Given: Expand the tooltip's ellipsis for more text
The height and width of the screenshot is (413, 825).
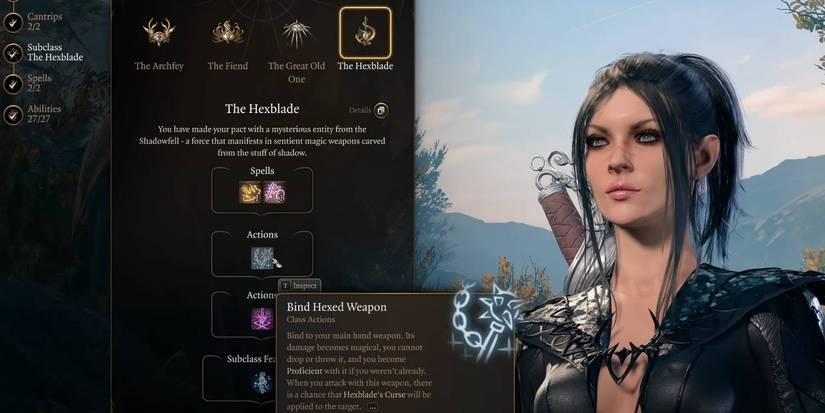Looking at the screenshot, I should (373, 407).
